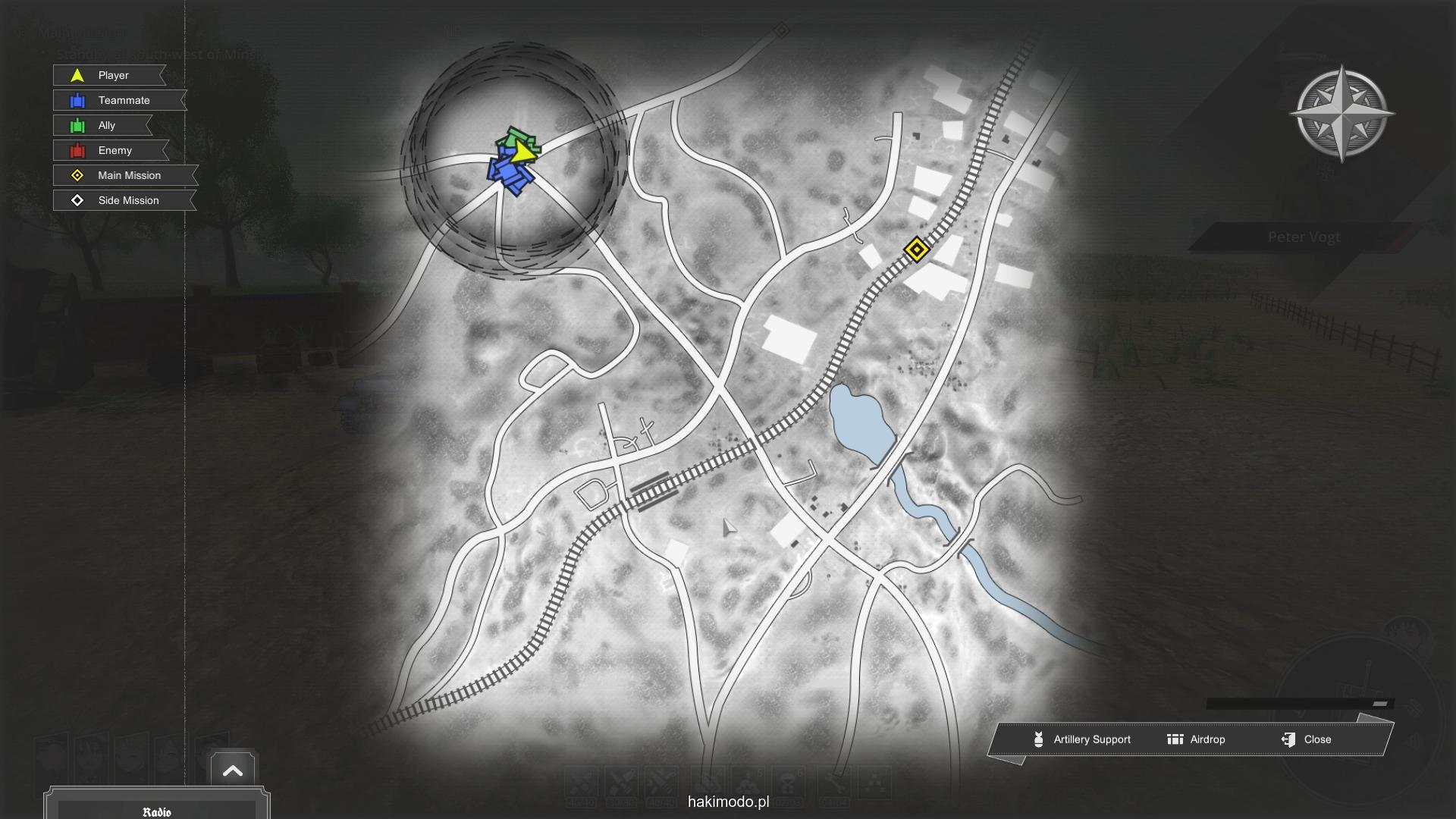Select the Main Mission legend entry
Viewport: 1456px width, 819px height.
[125, 175]
